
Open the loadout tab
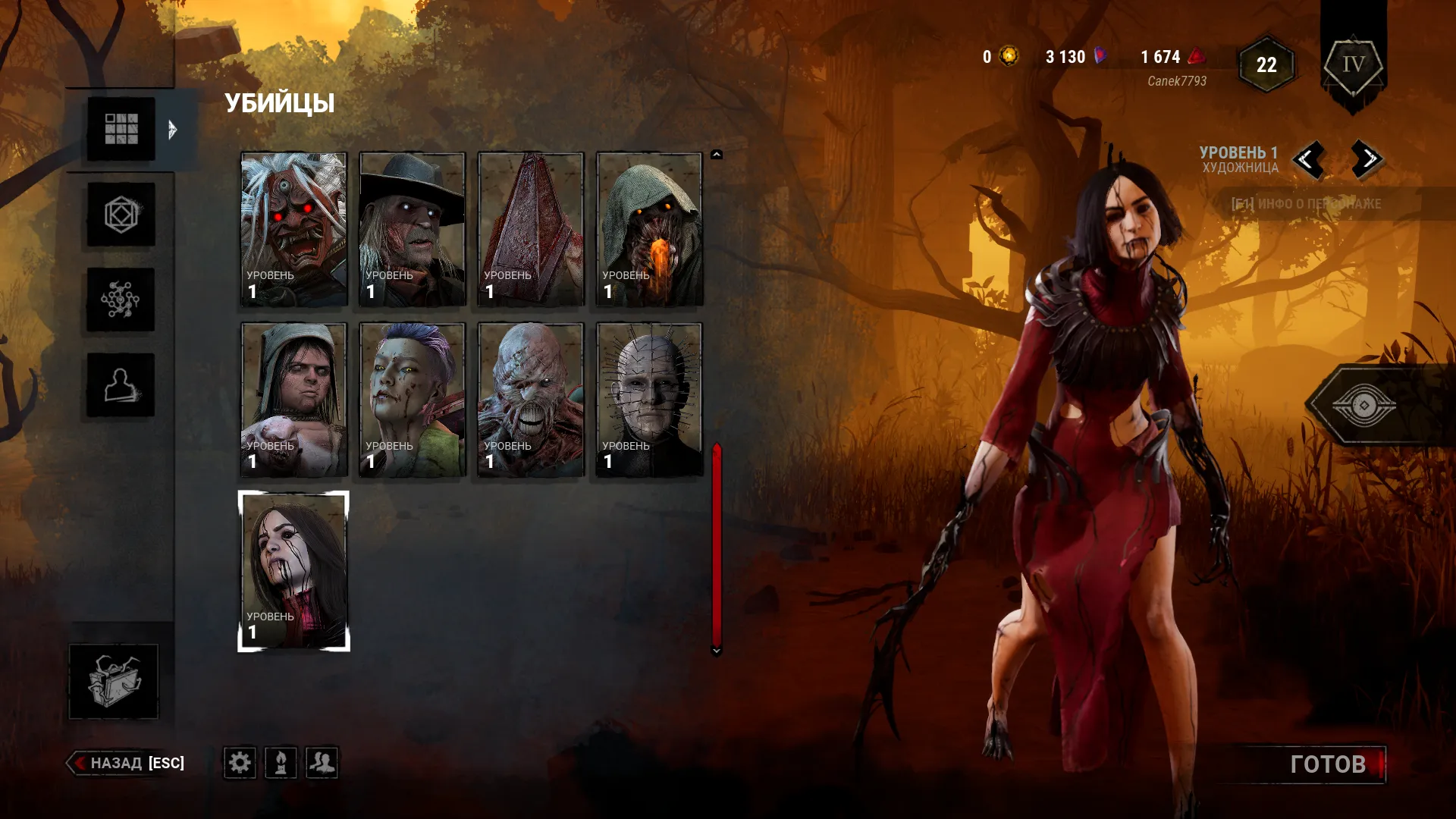click(x=121, y=215)
